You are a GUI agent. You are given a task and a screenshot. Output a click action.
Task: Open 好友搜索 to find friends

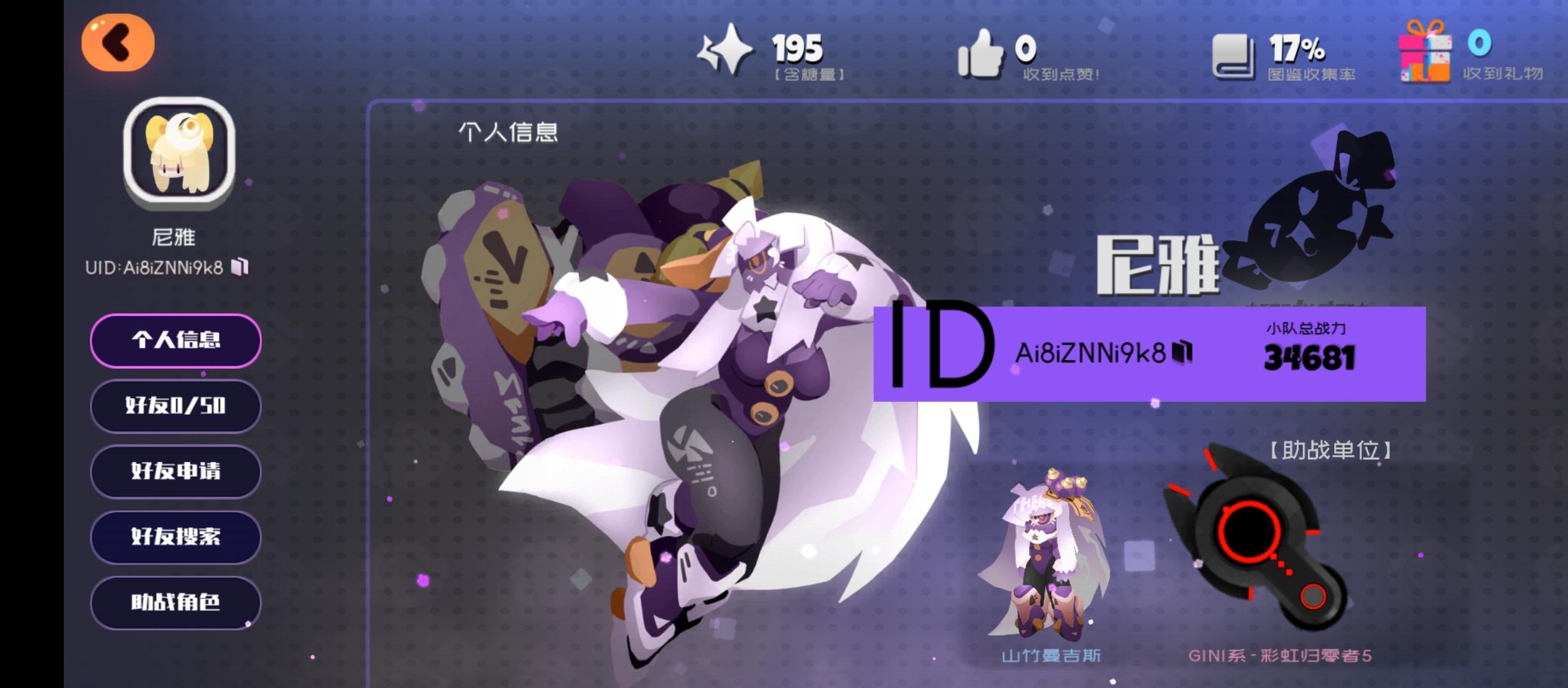tap(175, 538)
